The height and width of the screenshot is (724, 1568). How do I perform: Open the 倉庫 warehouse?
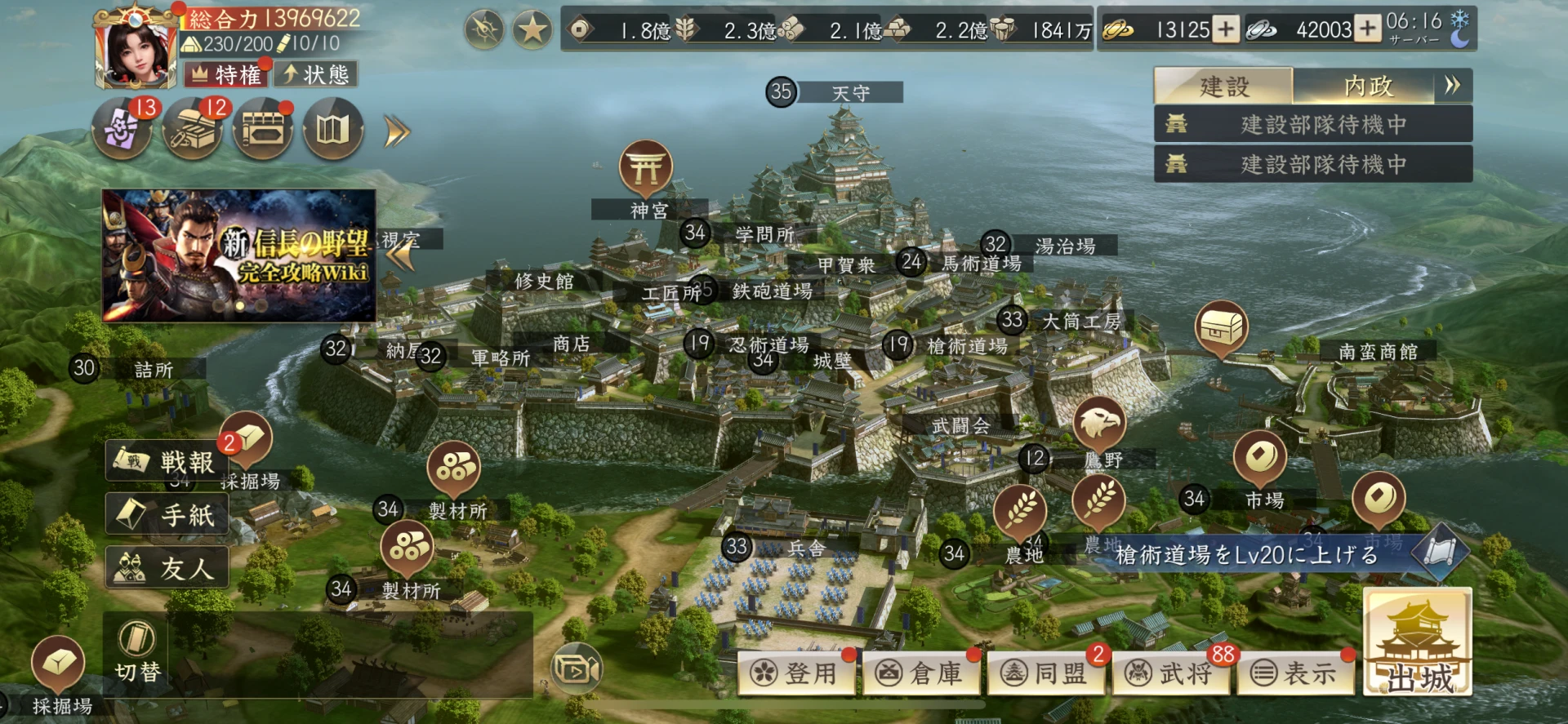click(922, 673)
